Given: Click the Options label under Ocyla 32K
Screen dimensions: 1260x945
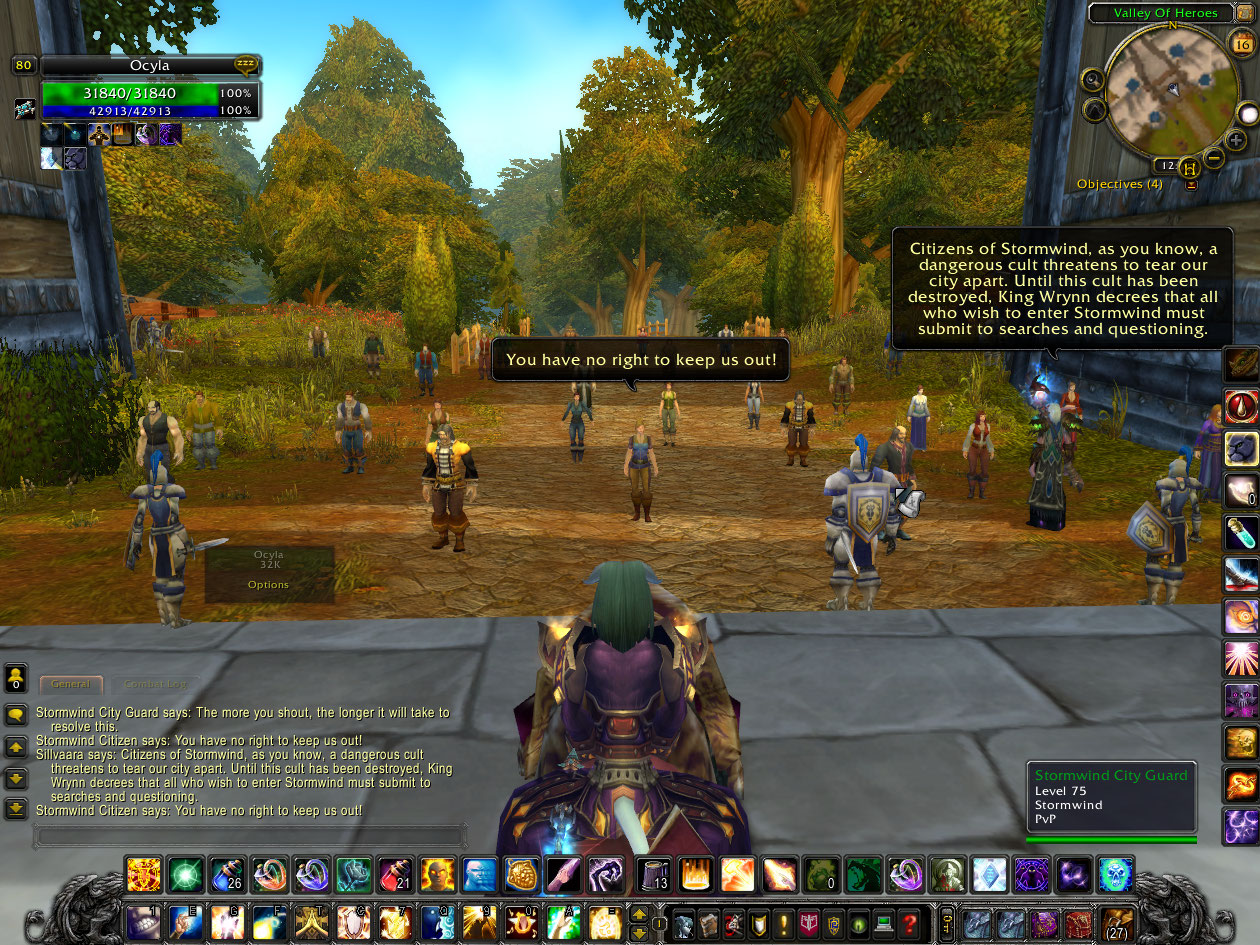Looking at the screenshot, I should point(268,585).
